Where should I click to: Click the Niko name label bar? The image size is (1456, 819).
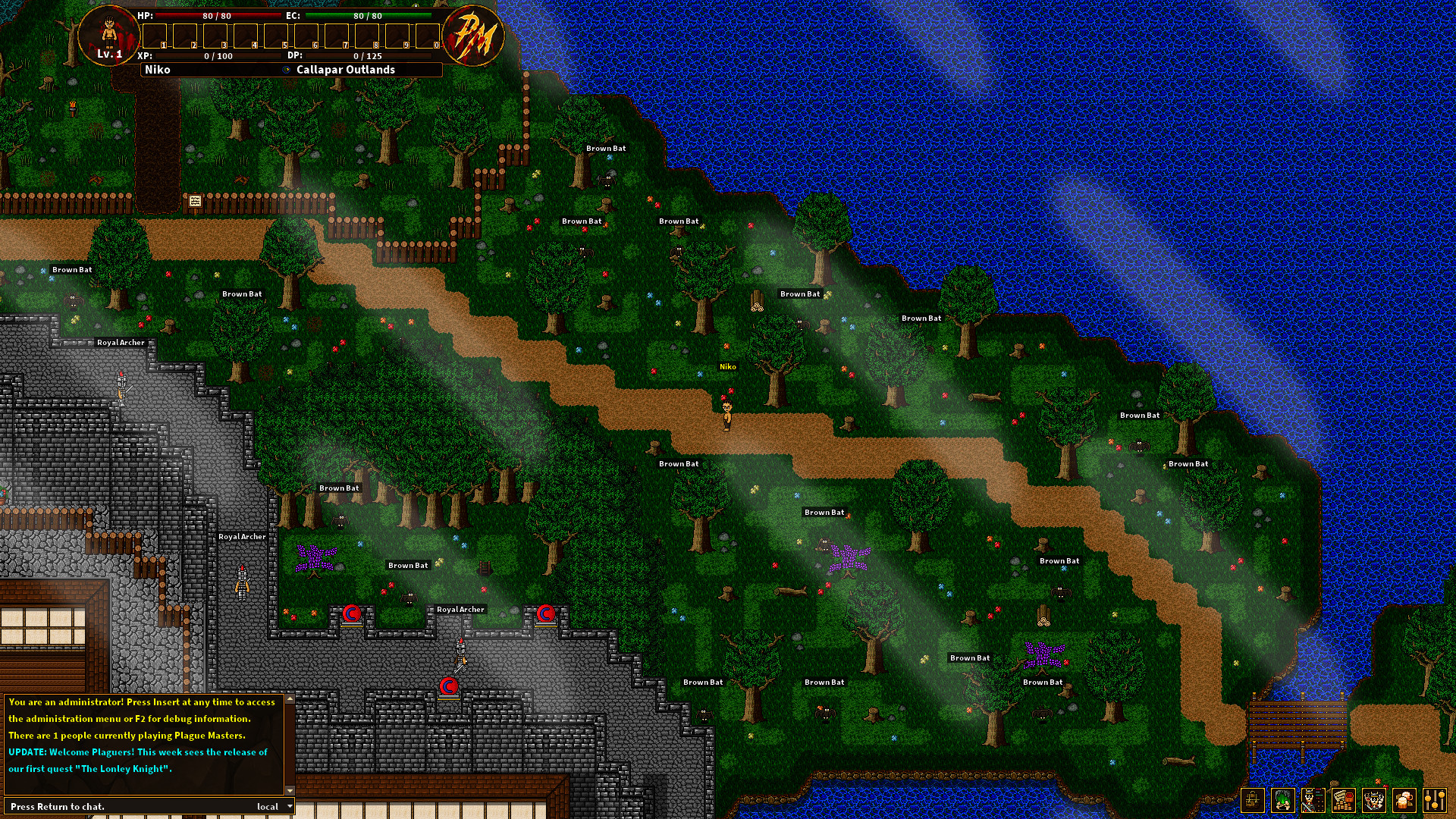click(158, 69)
